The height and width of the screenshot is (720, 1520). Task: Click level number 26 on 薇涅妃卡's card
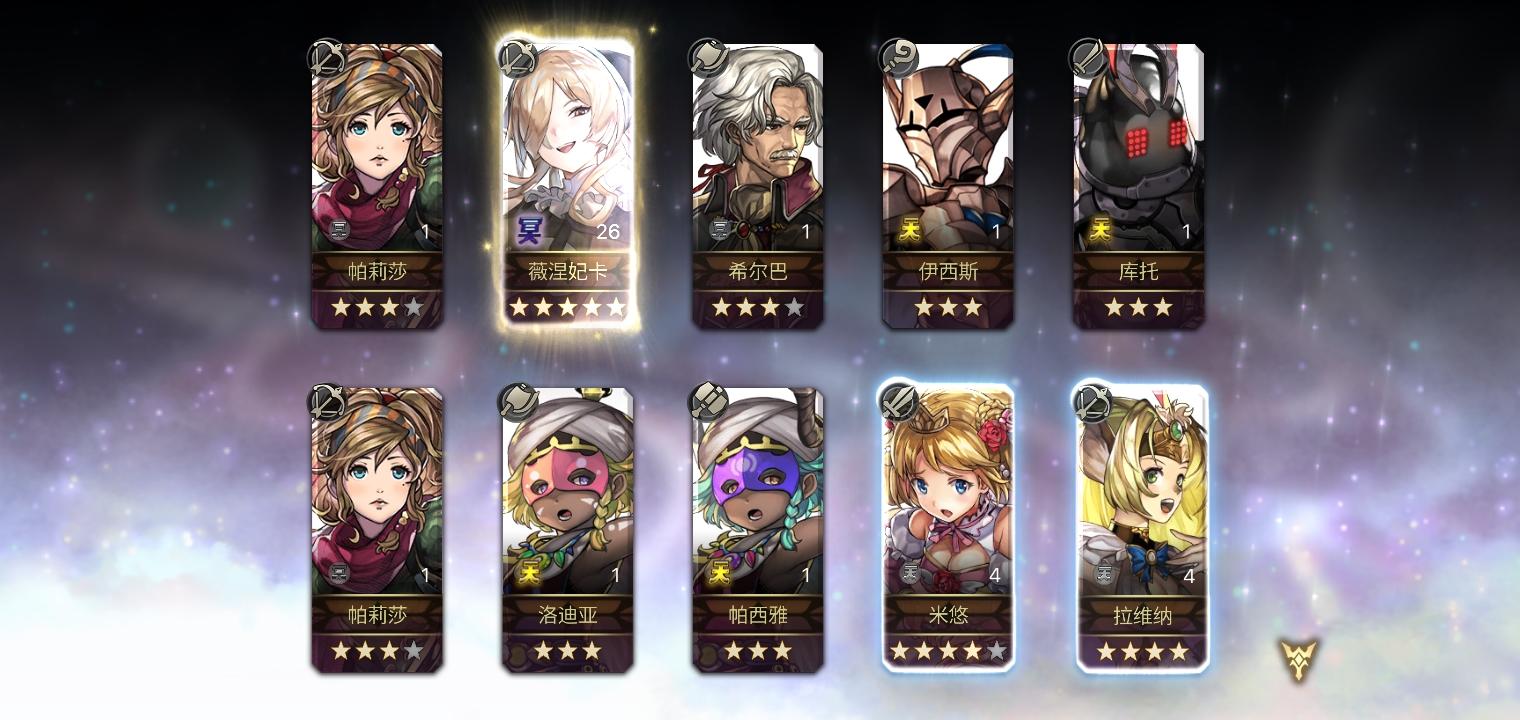608,231
